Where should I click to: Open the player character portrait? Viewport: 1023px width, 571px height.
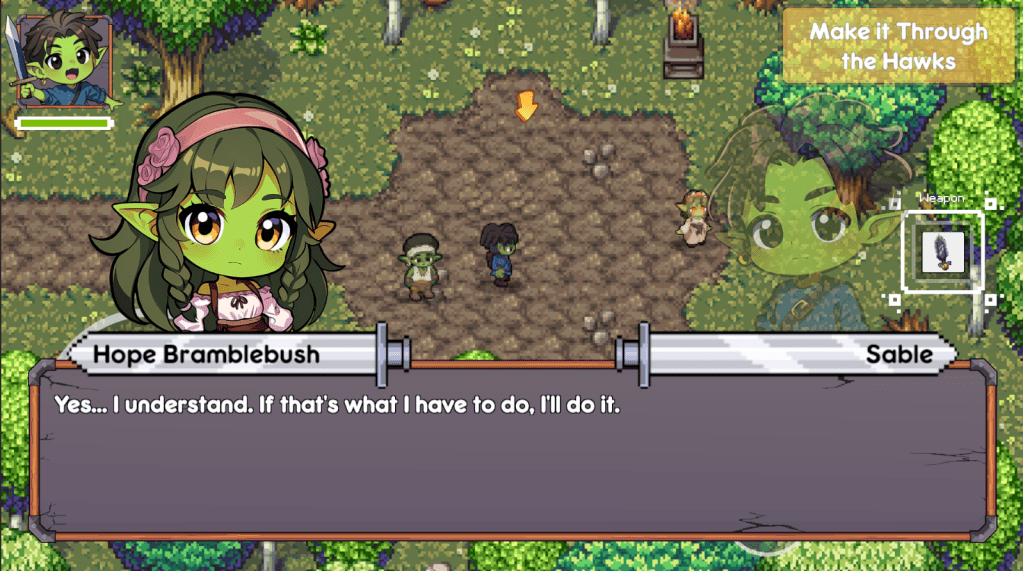coord(64,61)
